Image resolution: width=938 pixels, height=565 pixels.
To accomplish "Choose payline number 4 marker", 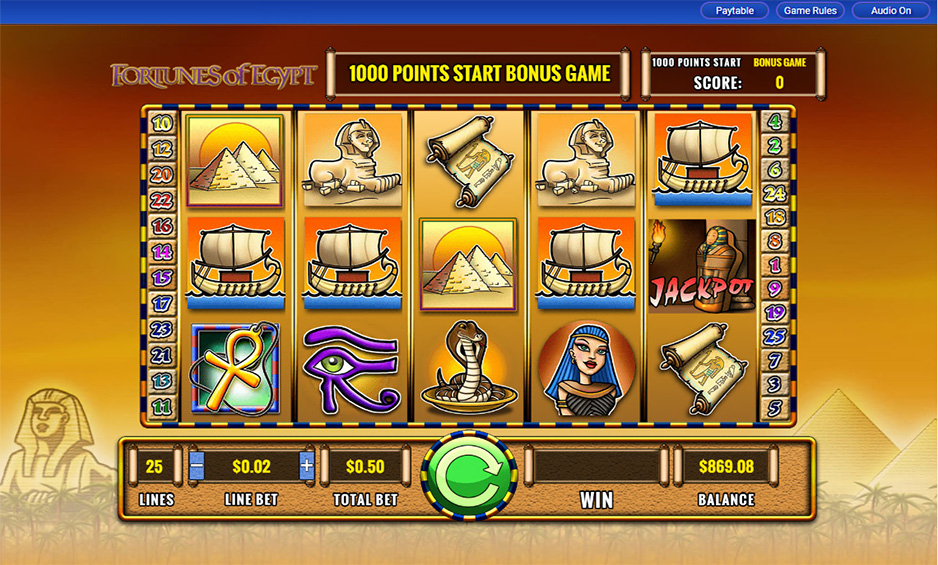I will (775, 123).
